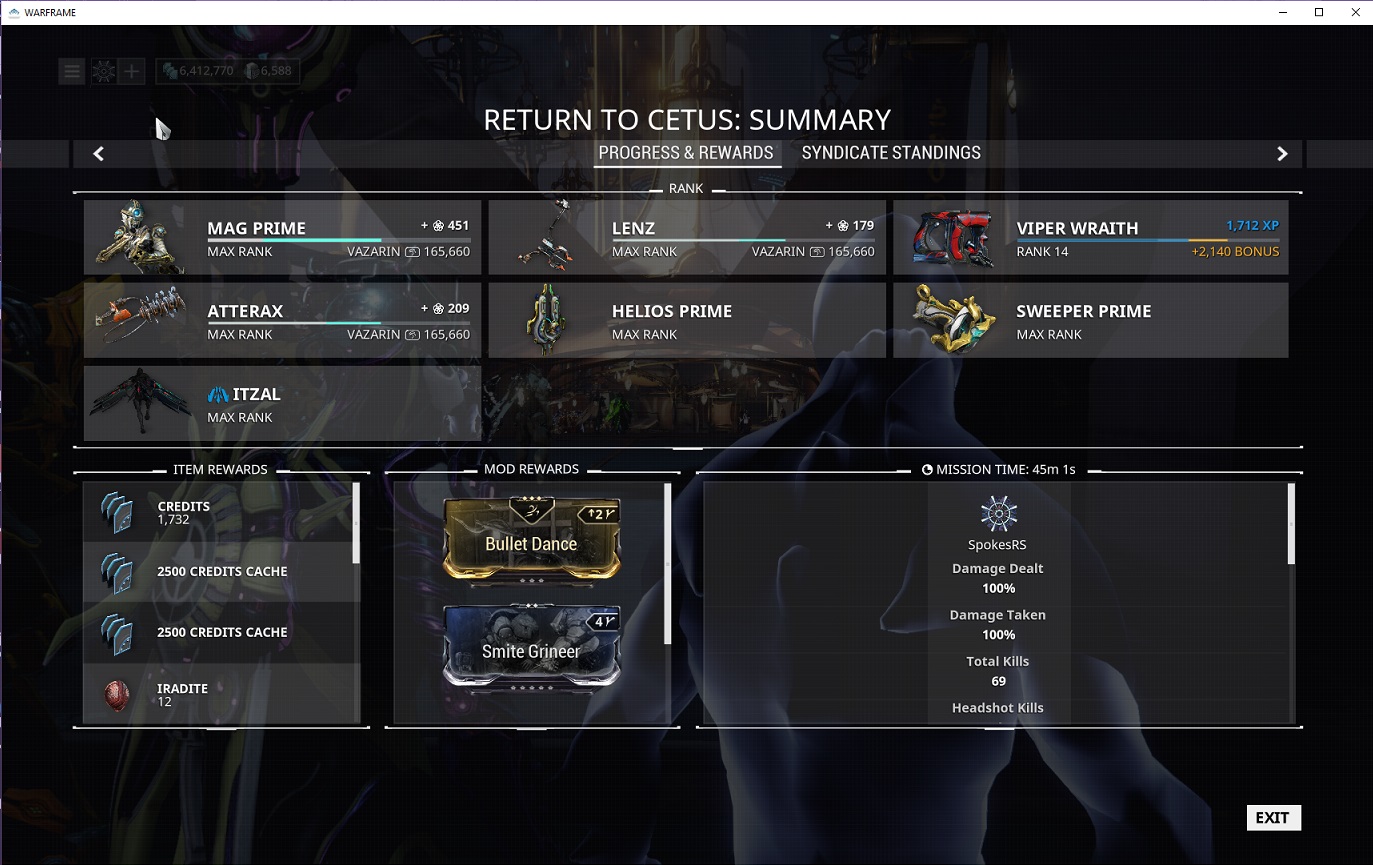Viewport: 1373px width, 865px height.
Task: Choose the Lenz weapon rank entry
Action: (x=686, y=237)
